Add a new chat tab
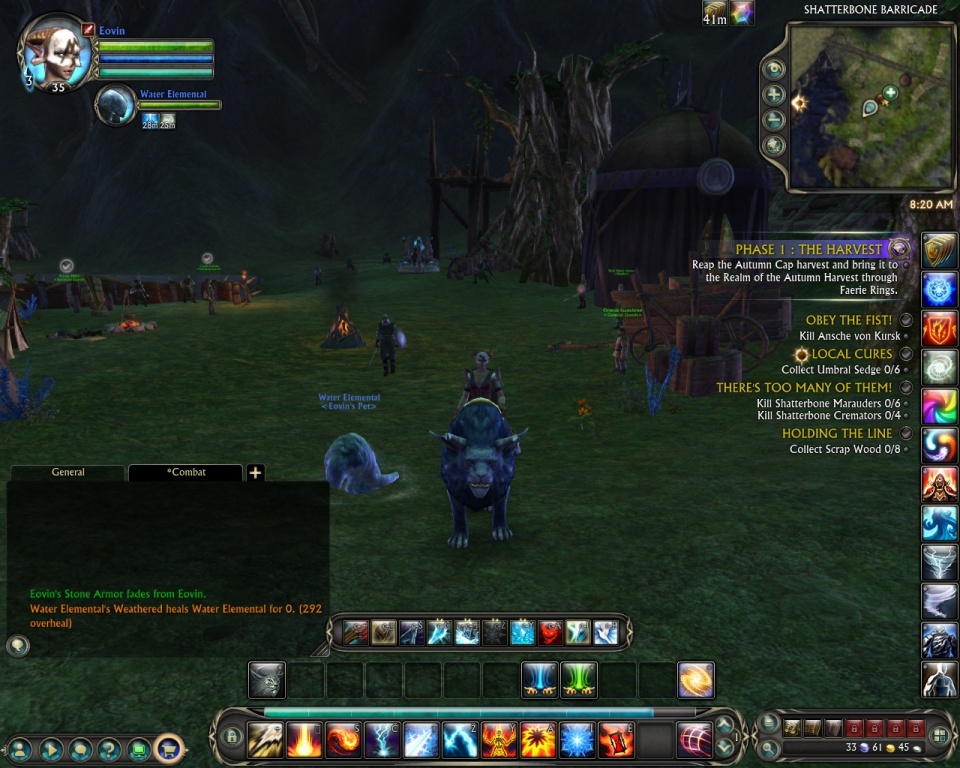960x768 pixels. click(x=256, y=473)
